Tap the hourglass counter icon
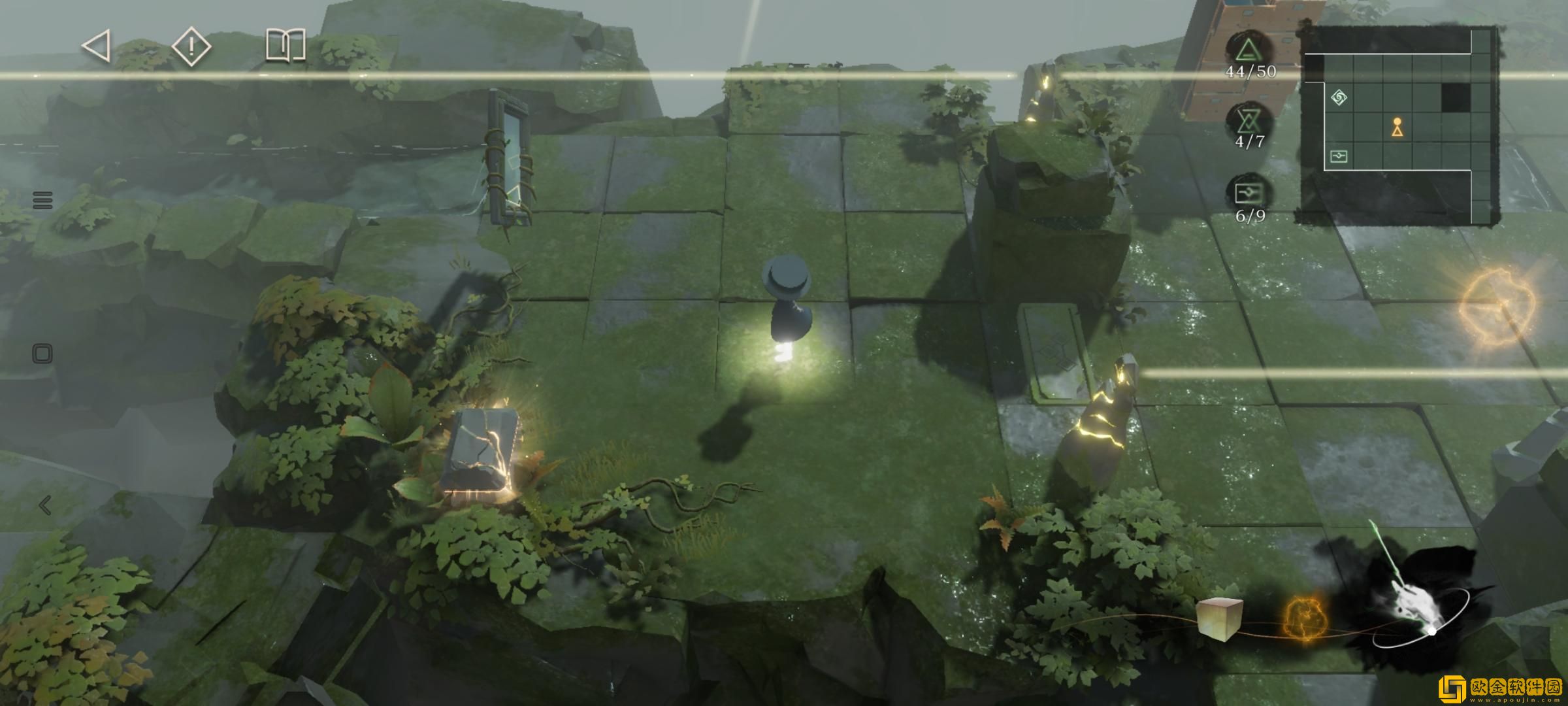The width and height of the screenshot is (1568, 706). (1249, 121)
